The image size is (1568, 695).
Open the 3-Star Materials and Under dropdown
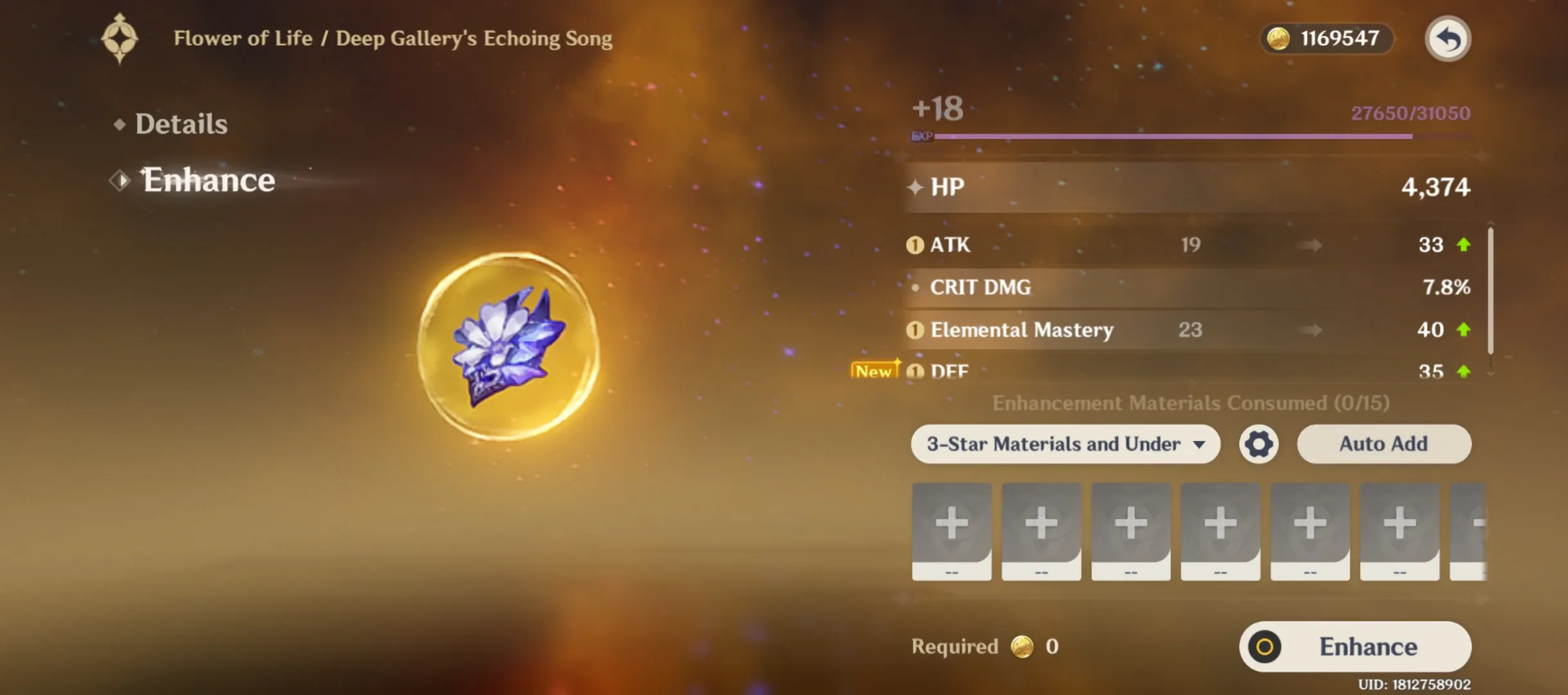1065,444
